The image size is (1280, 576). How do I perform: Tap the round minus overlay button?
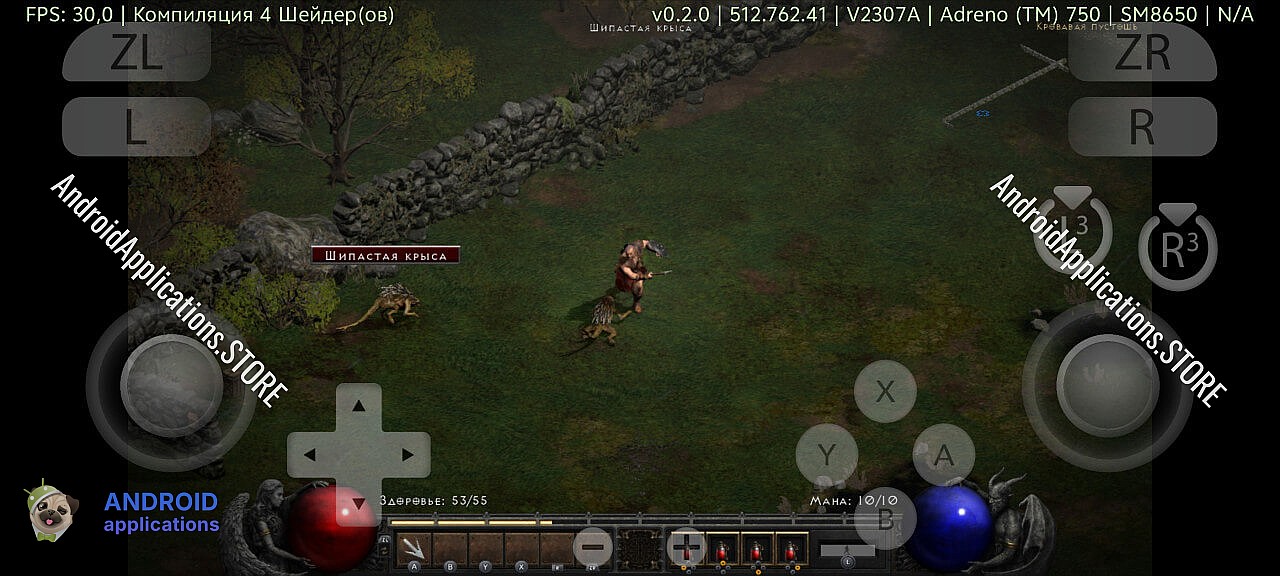coord(593,547)
